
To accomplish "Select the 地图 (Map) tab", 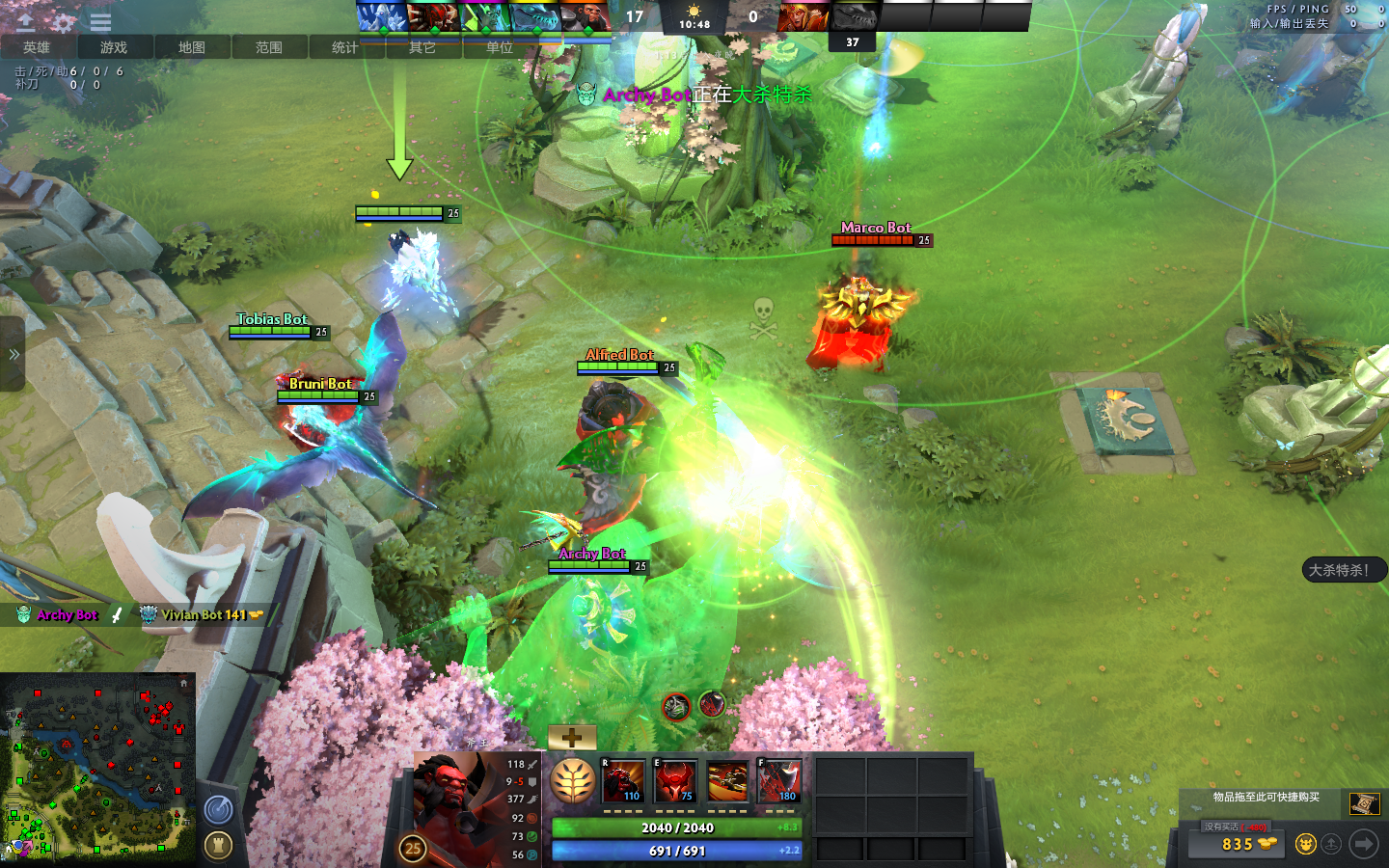I will point(191,47).
